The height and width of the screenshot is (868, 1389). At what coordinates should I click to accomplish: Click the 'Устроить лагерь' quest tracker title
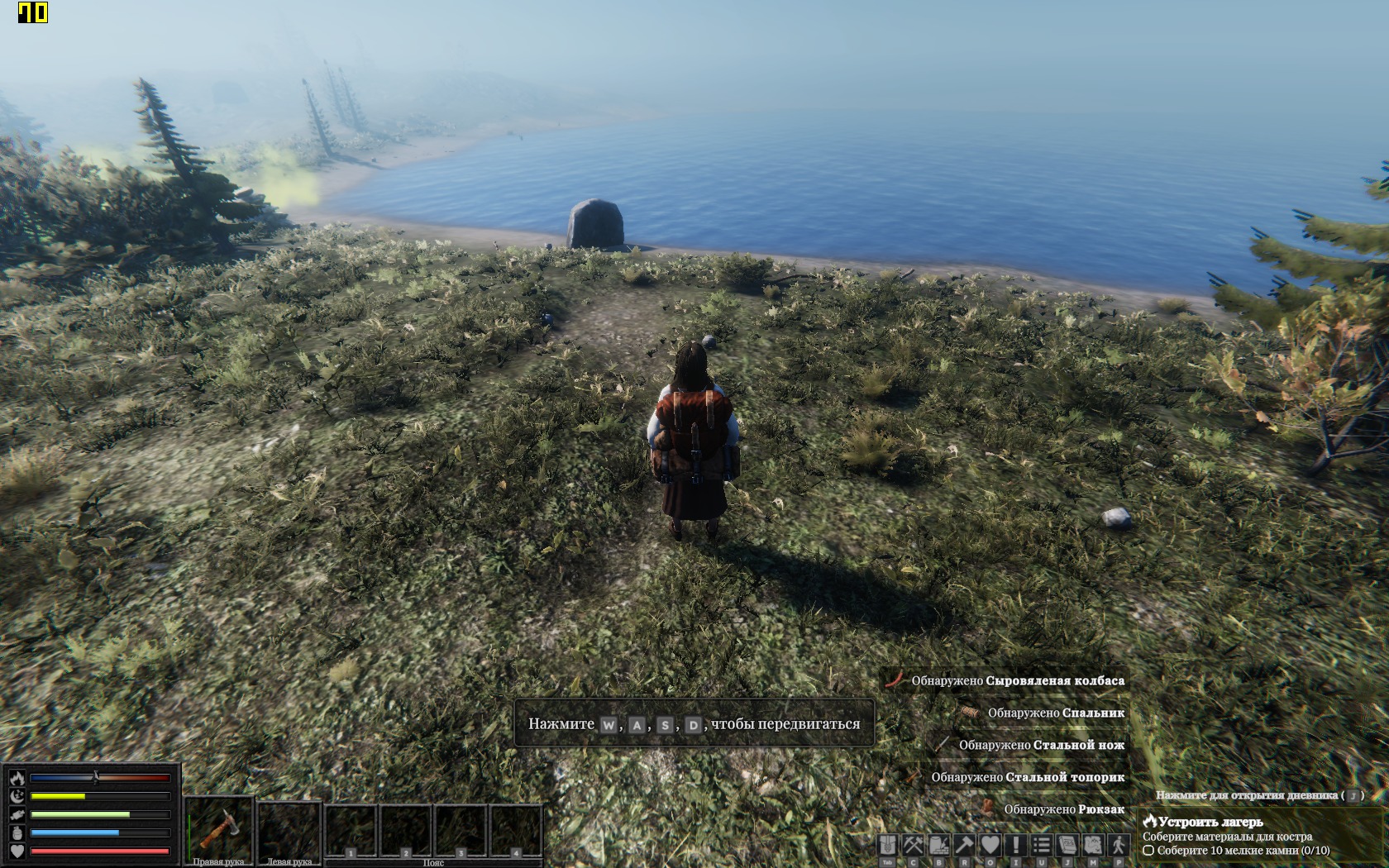[x=1210, y=822]
